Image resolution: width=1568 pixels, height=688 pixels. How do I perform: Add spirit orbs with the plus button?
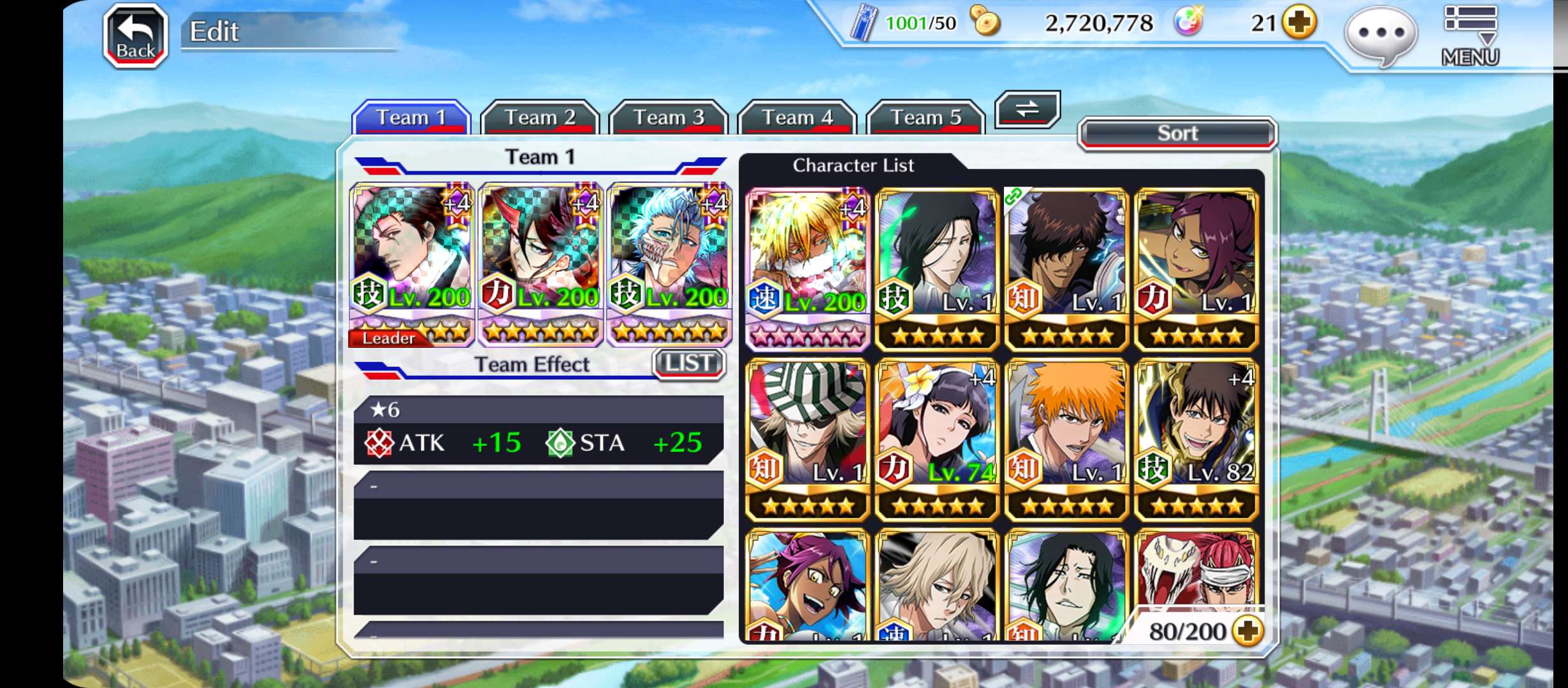1300,24
